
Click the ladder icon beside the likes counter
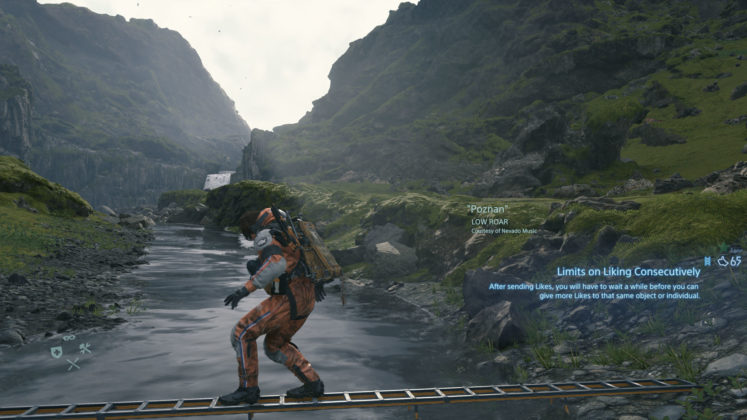coord(707,261)
